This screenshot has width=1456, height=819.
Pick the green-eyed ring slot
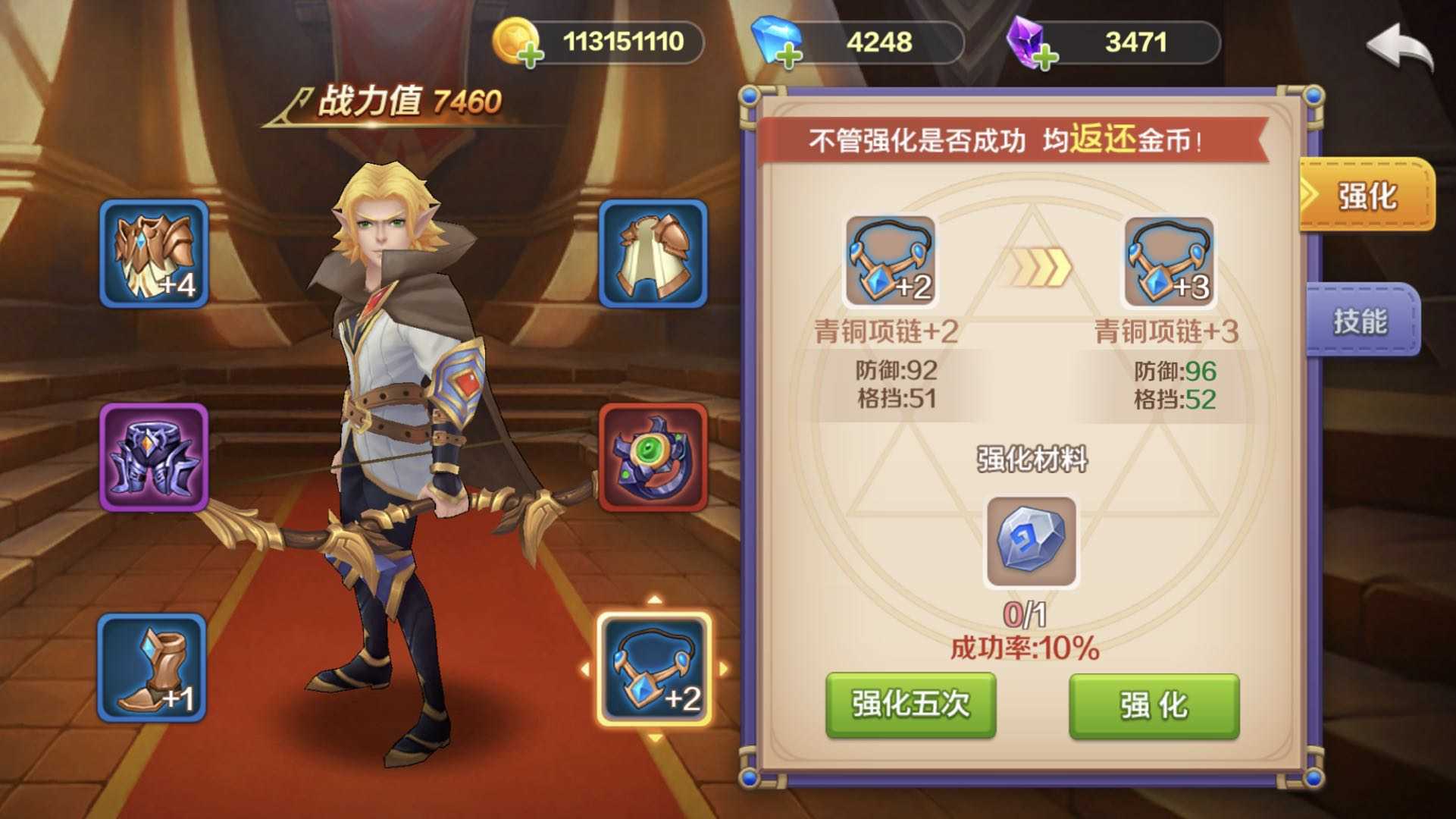653,457
